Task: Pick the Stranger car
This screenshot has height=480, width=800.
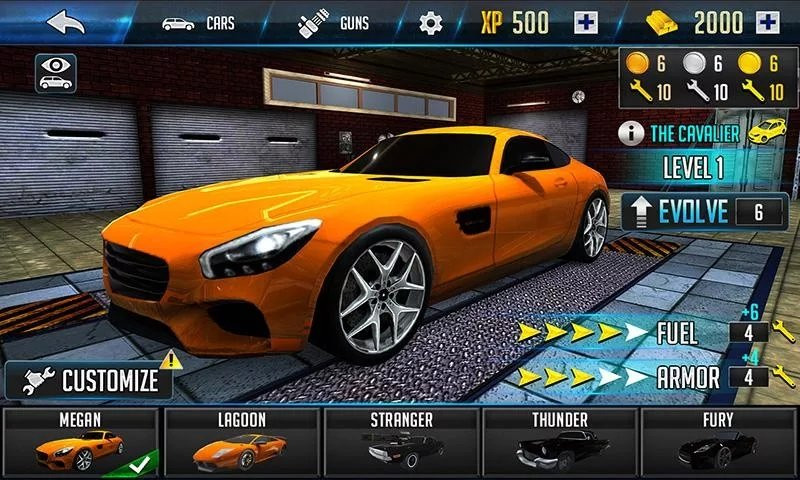Action: coord(400,440)
